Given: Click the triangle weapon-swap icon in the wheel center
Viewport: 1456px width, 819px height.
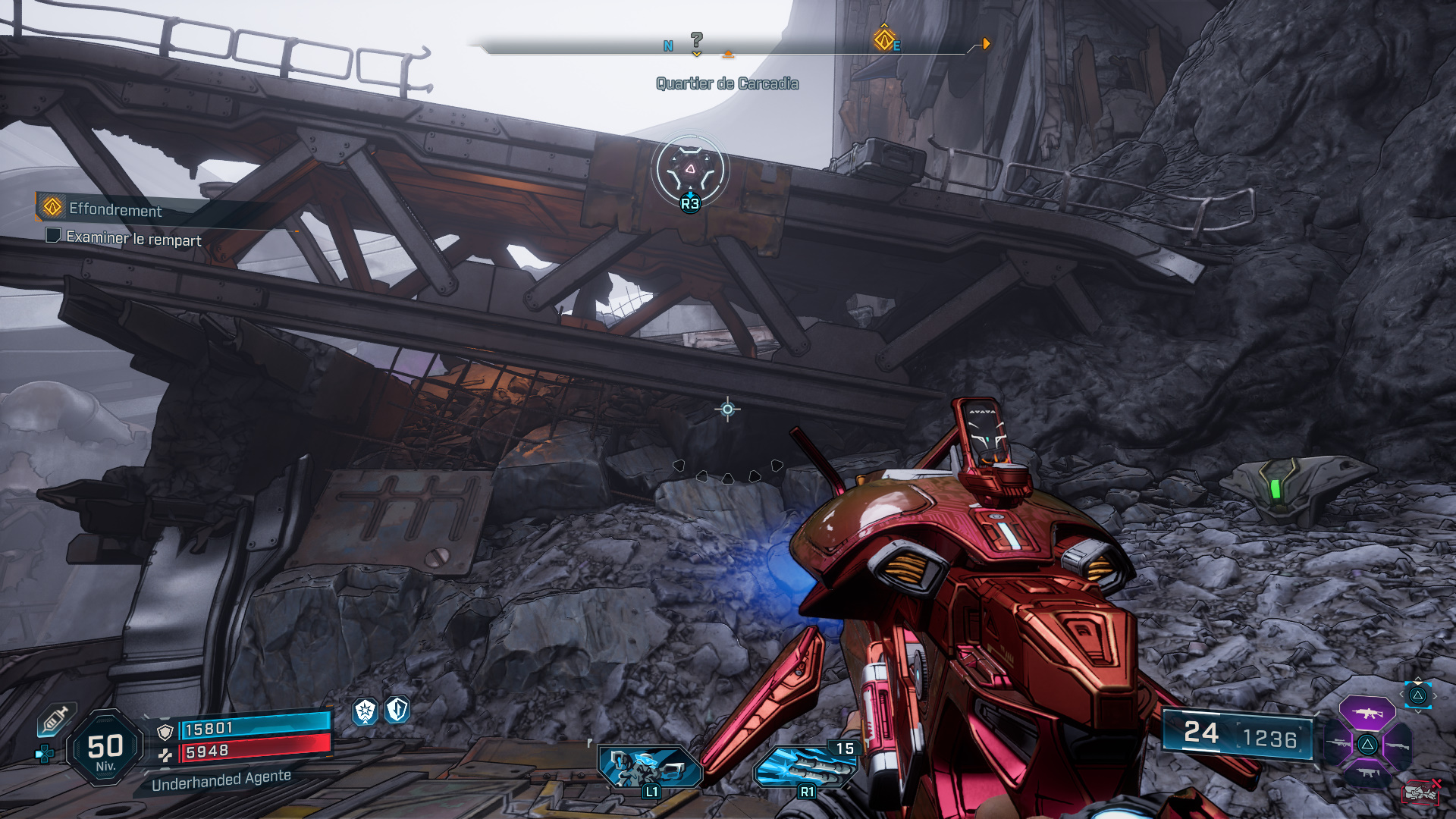Looking at the screenshot, I should [1368, 744].
